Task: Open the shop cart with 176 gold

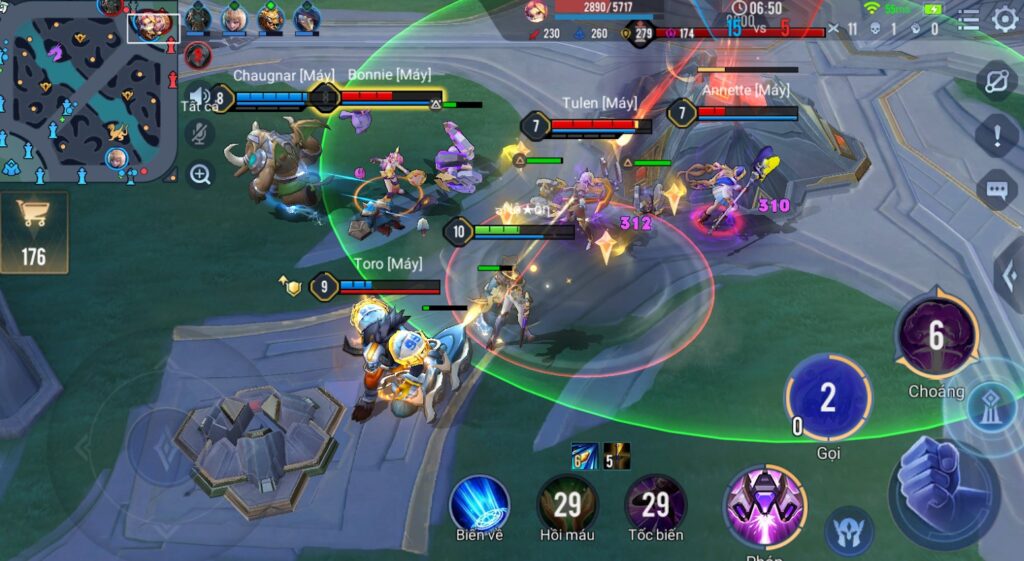Action: [34, 233]
